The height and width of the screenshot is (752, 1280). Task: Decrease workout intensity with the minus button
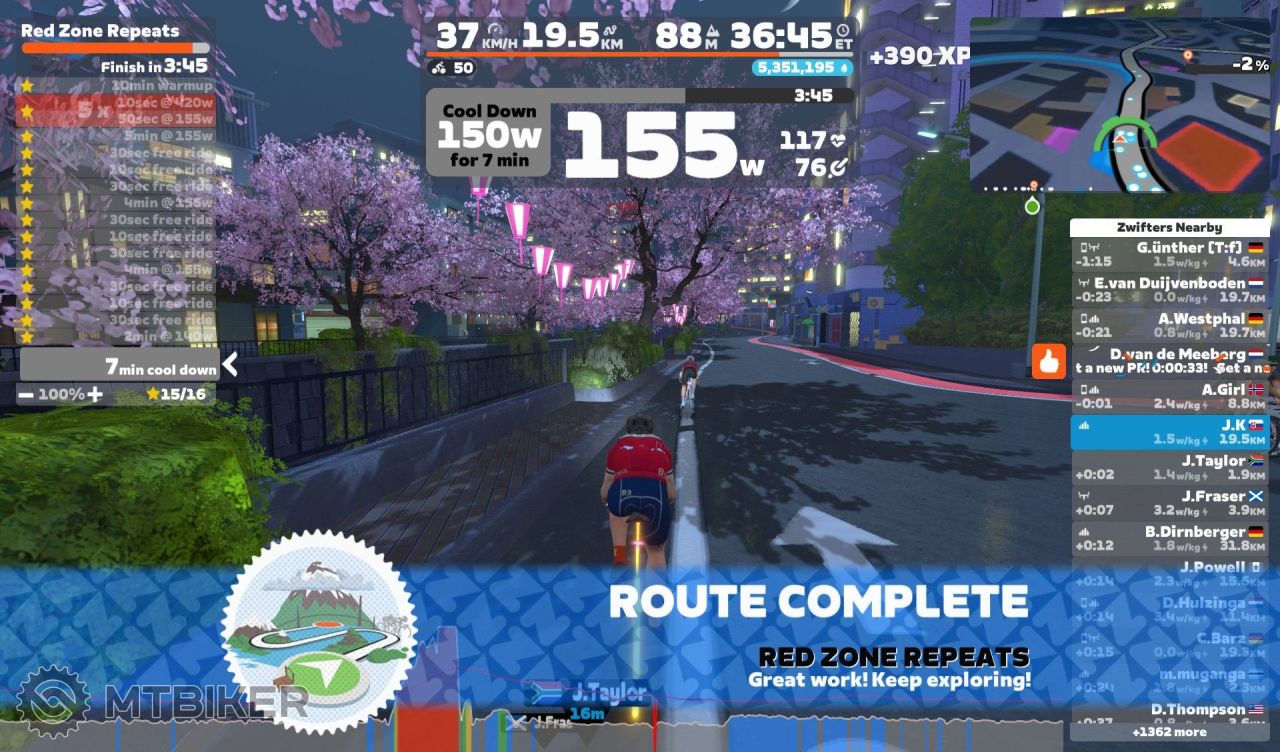(26, 395)
